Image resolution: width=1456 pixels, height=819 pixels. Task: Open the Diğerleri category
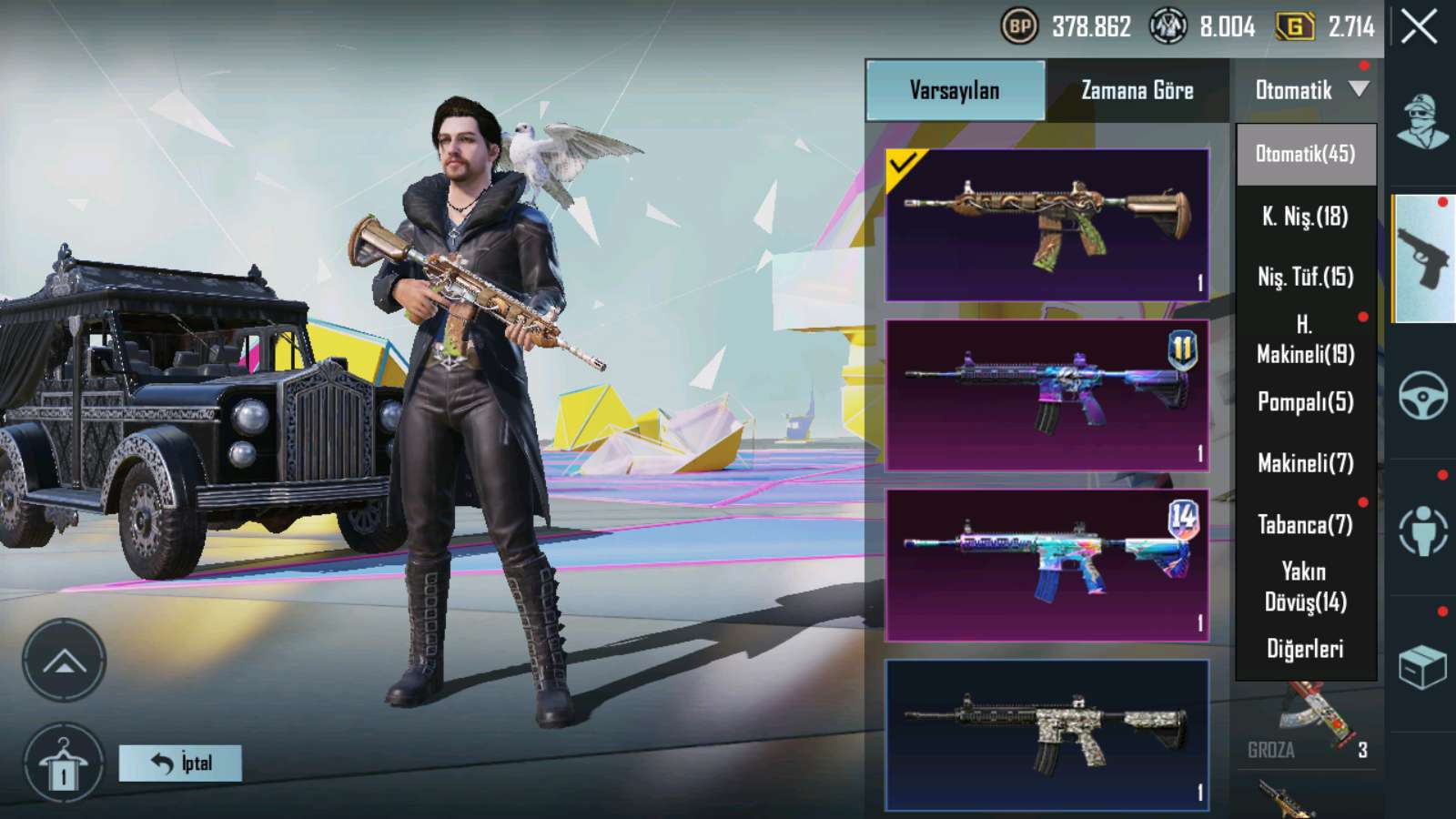click(x=1305, y=648)
